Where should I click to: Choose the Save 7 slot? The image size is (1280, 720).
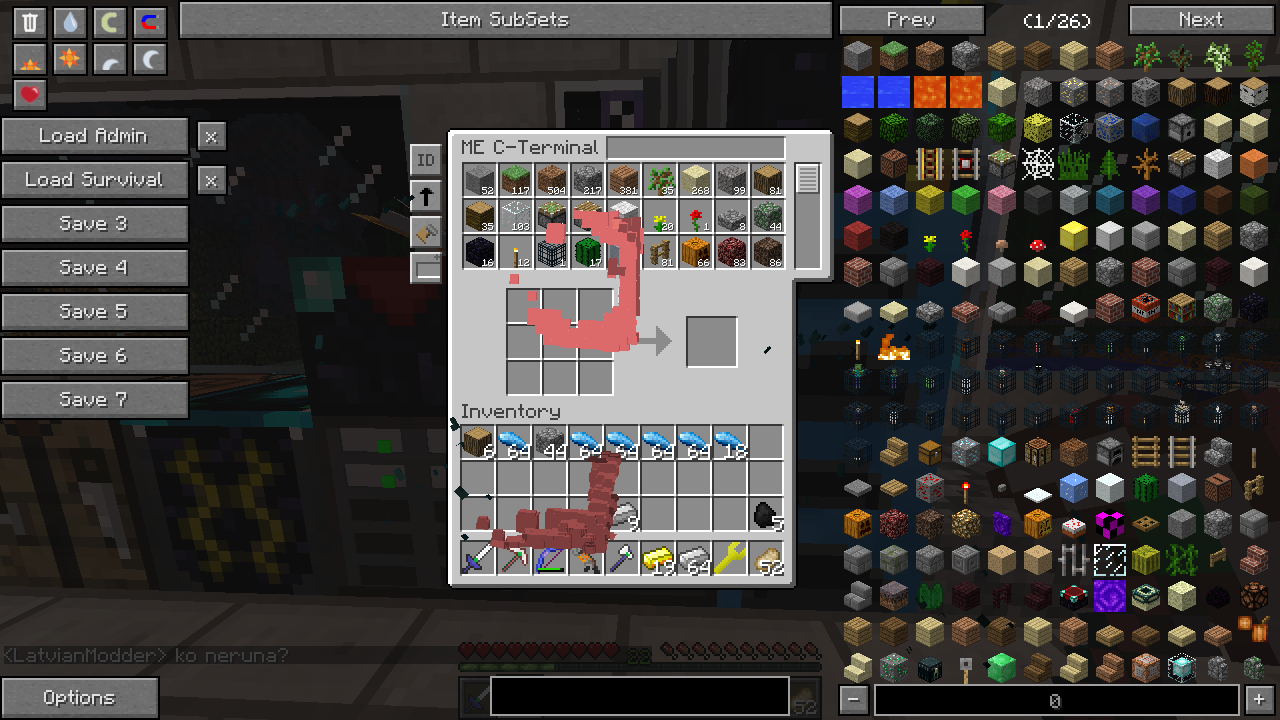pyautogui.click(x=94, y=400)
